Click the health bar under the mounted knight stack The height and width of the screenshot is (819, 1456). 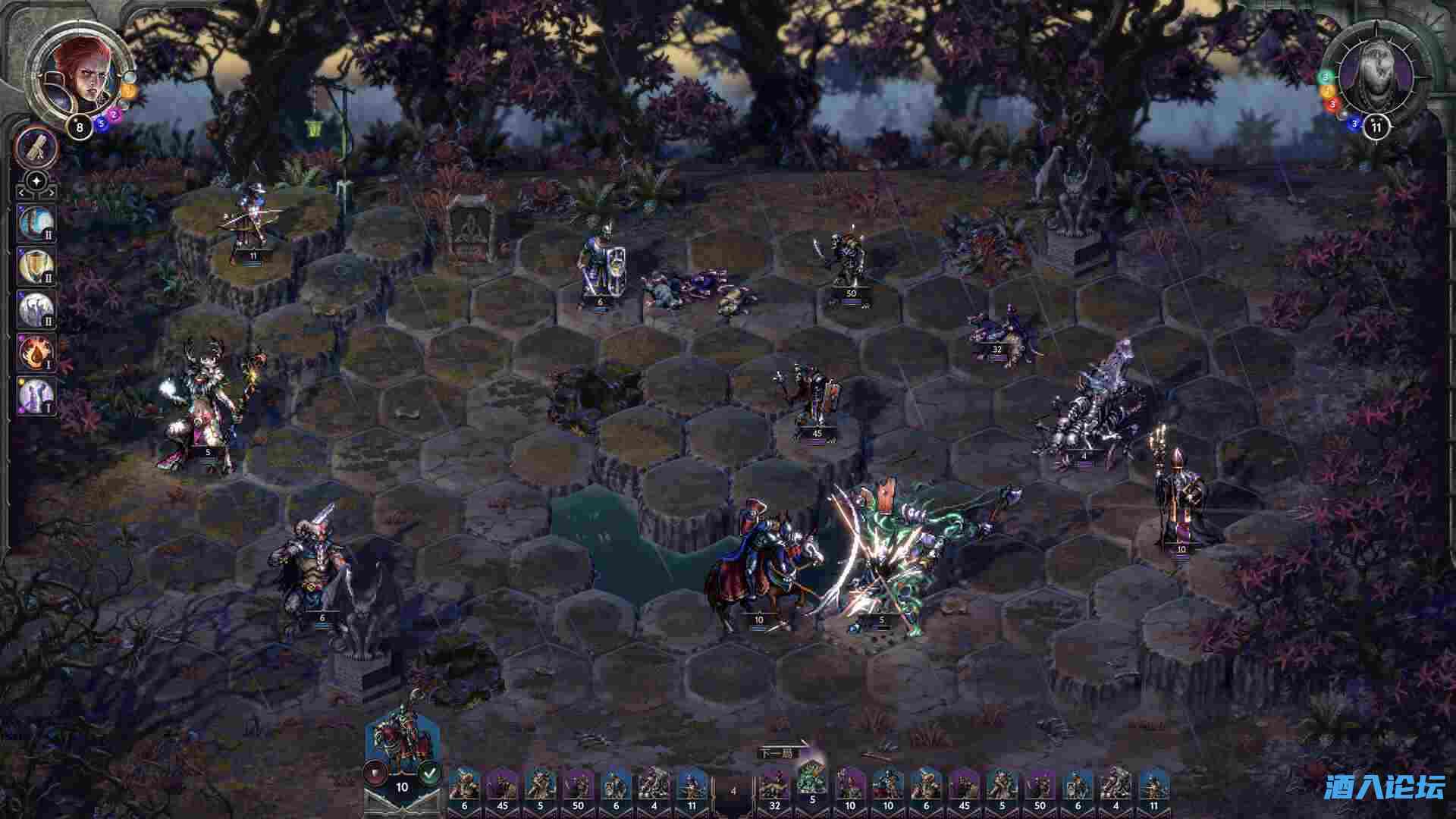(757, 627)
